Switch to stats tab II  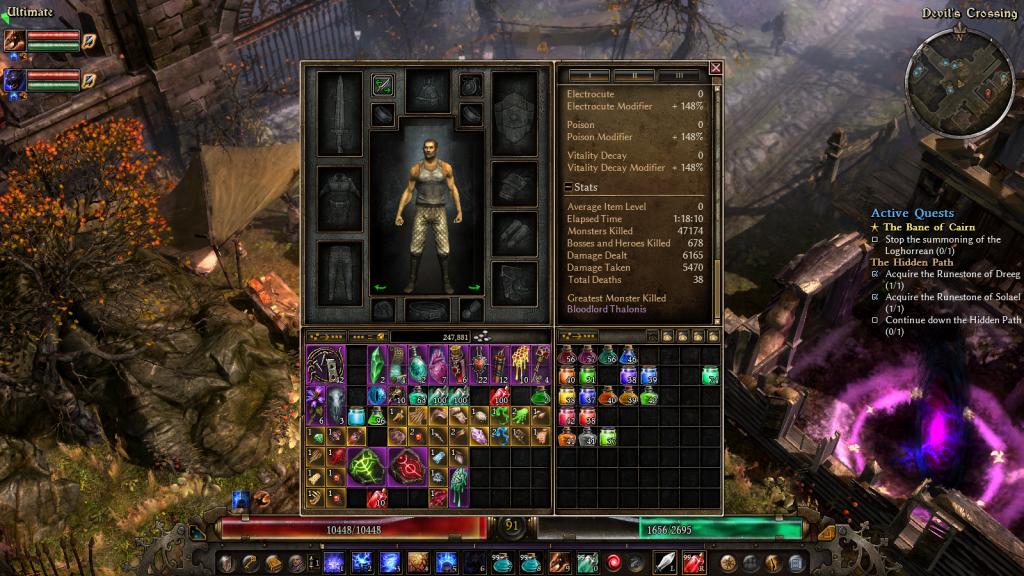click(x=634, y=75)
